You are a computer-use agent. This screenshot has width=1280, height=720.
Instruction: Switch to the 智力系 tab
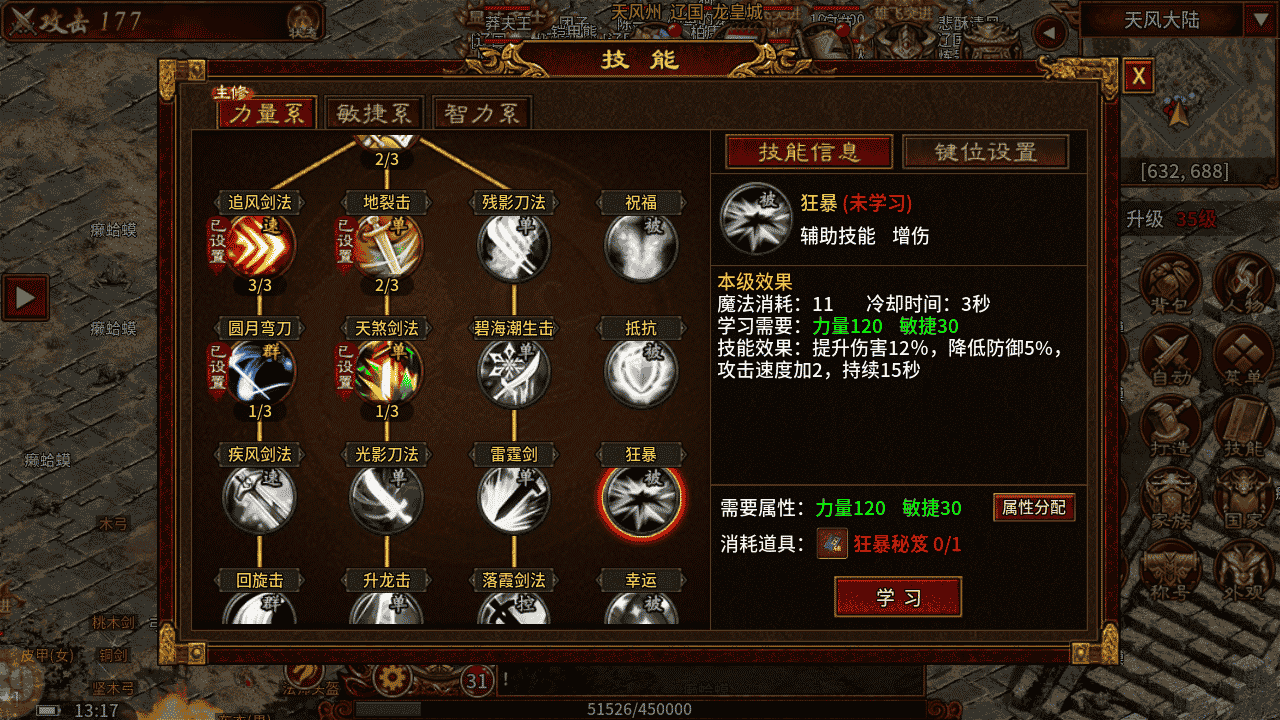coord(483,114)
